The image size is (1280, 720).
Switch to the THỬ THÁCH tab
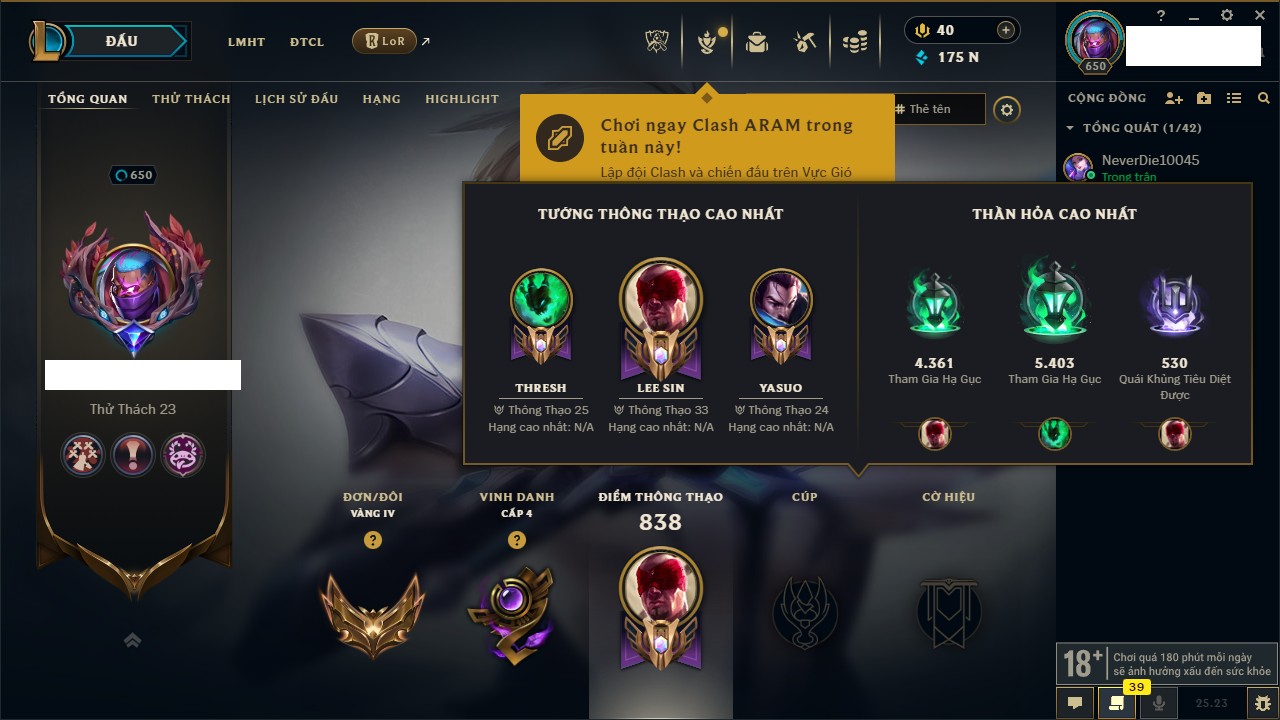pos(191,99)
